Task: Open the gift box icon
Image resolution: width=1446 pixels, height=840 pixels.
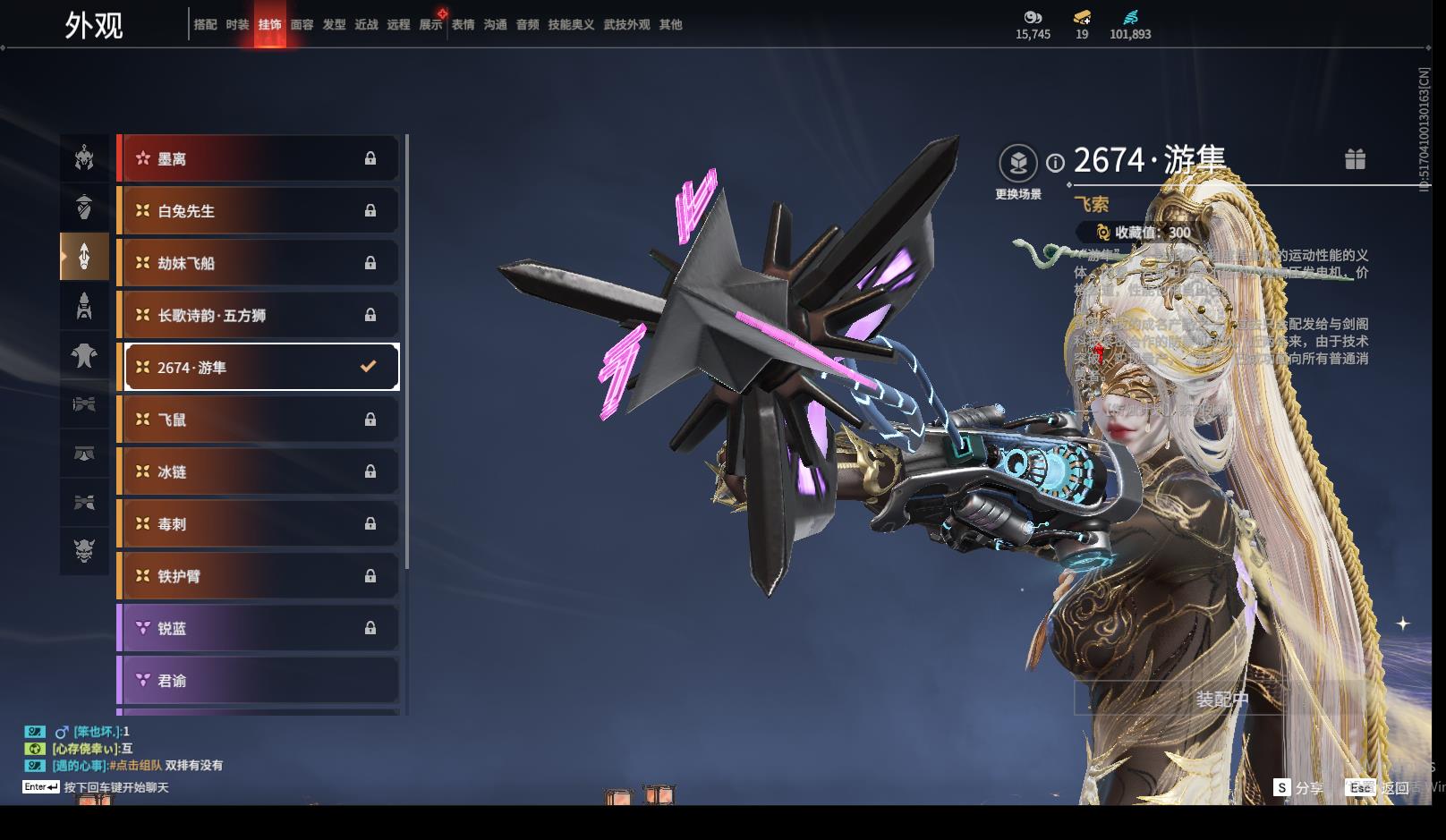Action: pos(1355,159)
